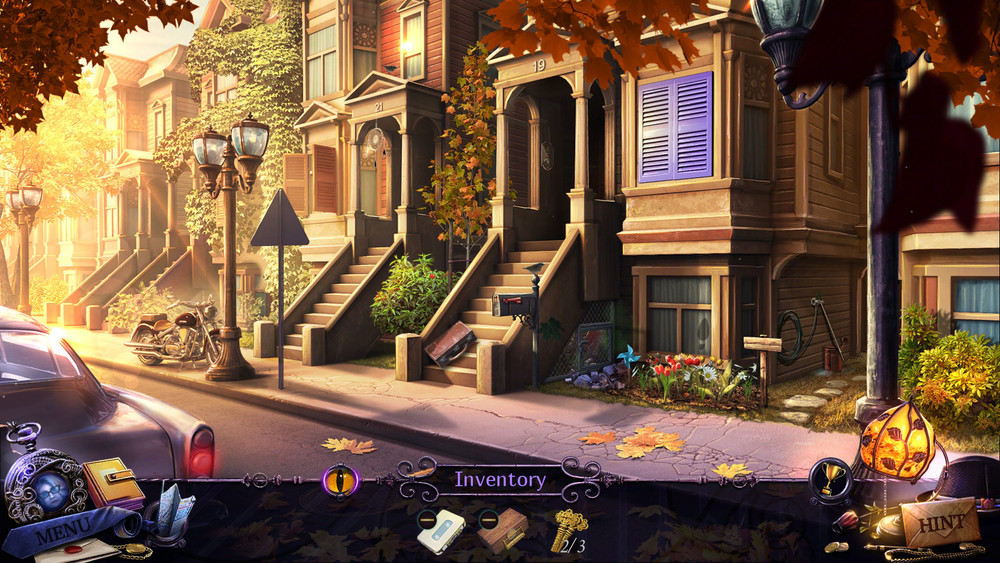Select the wooden box in inventory
Viewport: 1000px width, 563px height.
coord(502,529)
